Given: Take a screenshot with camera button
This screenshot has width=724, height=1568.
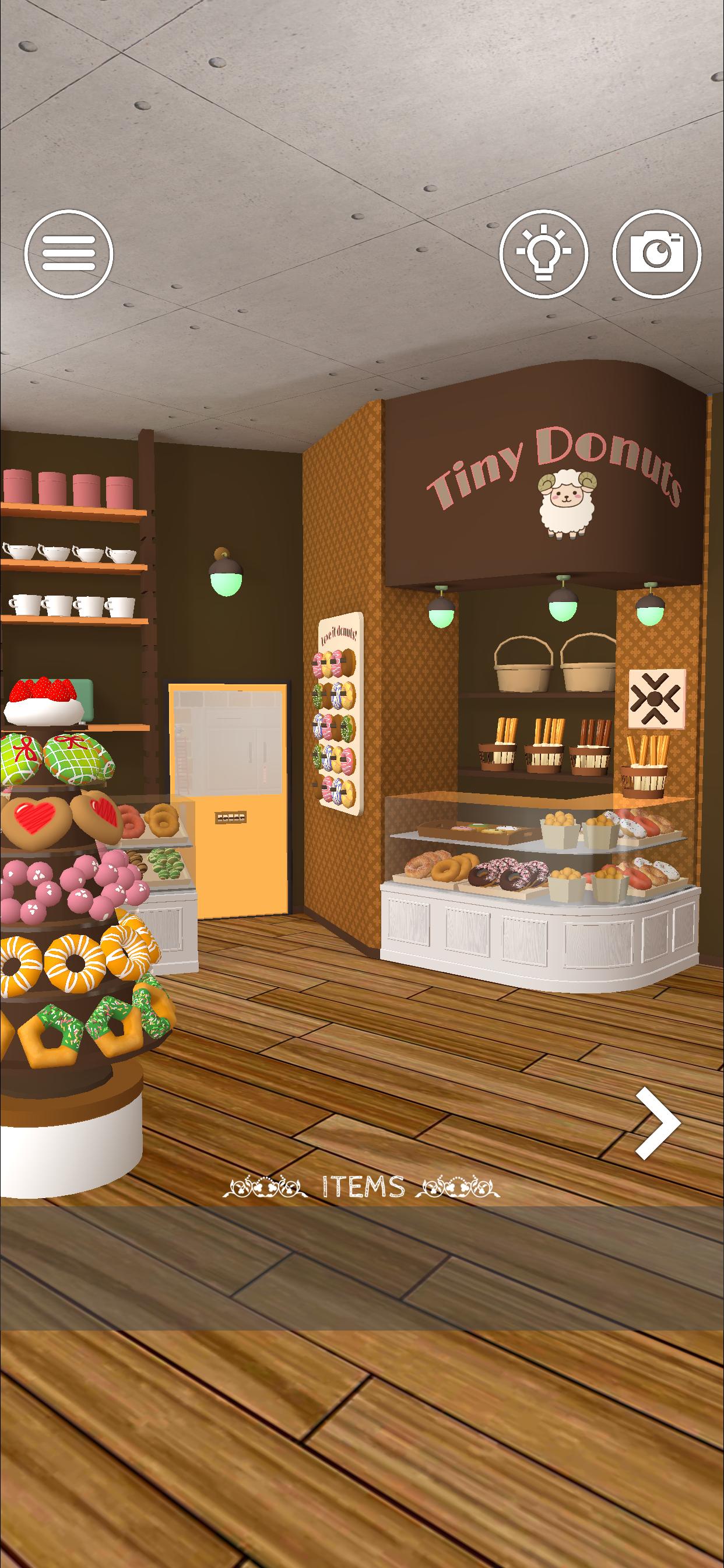Looking at the screenshot, I should pyautogui.click(x=656, y=253).
